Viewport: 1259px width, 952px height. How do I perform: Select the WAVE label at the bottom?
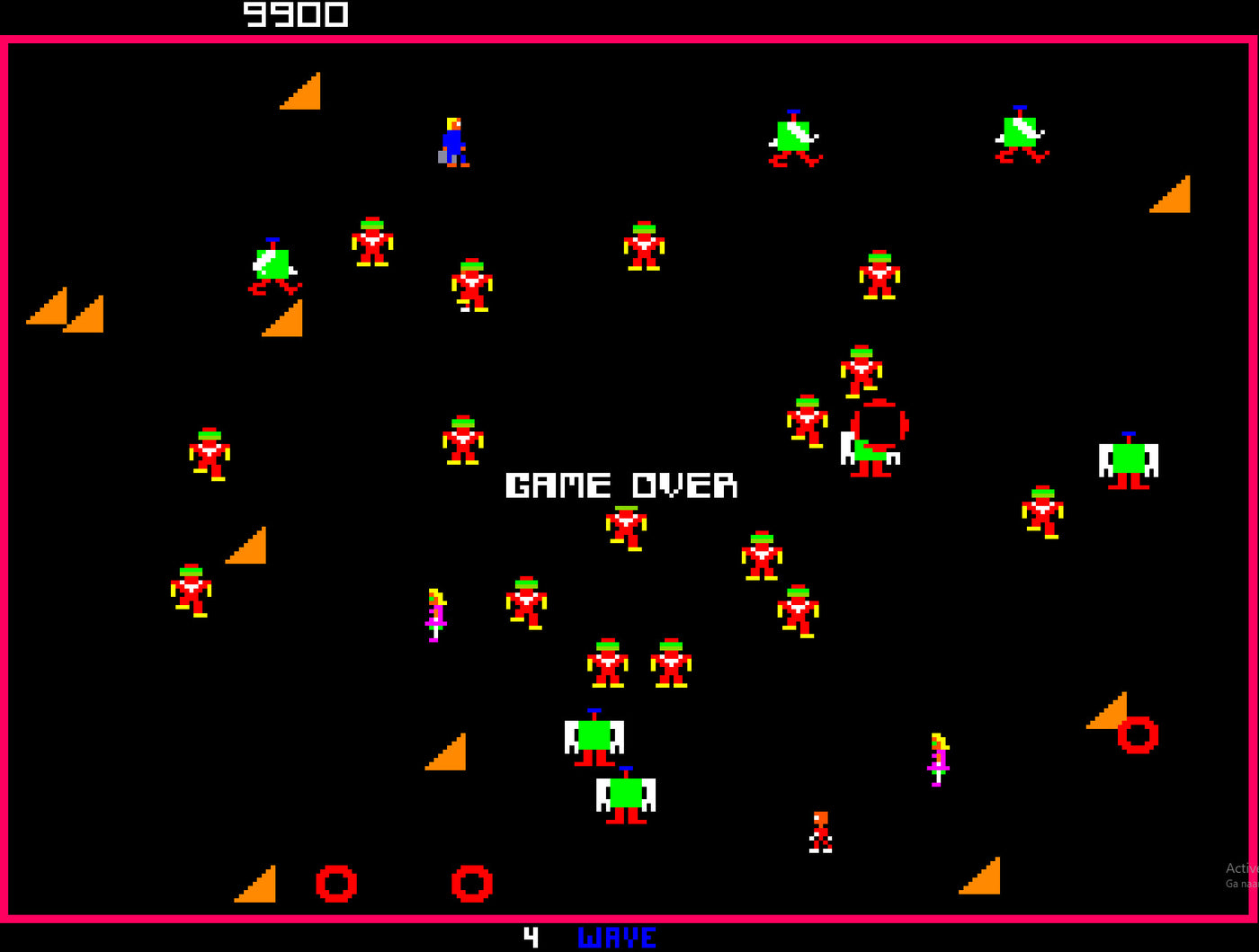[616, 938]
